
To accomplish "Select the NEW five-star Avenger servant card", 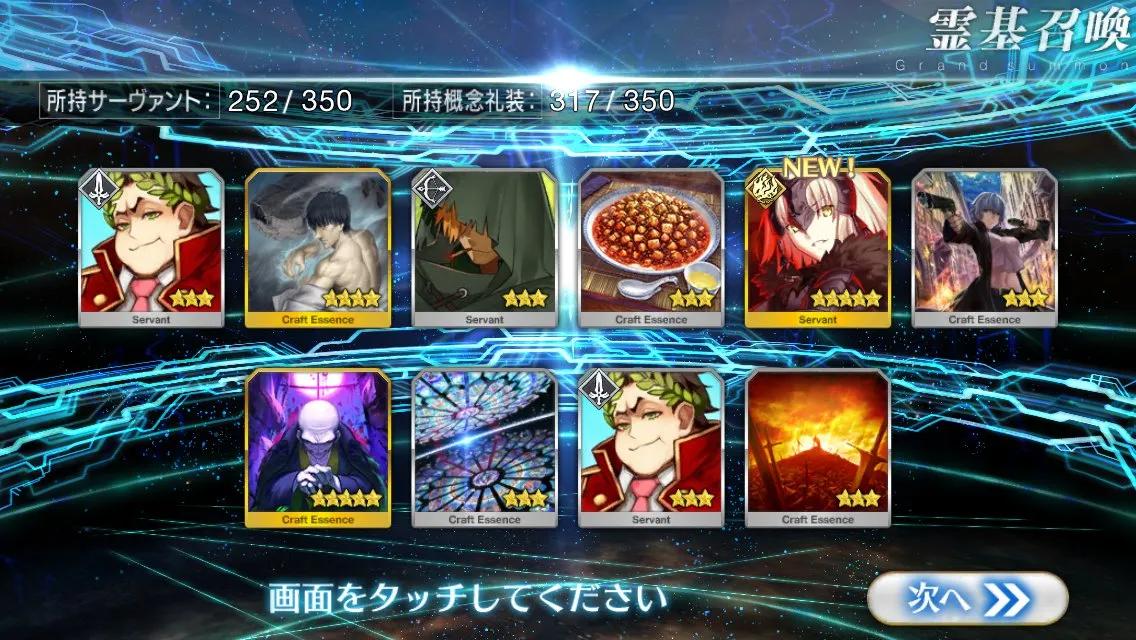I will (817, 246).
